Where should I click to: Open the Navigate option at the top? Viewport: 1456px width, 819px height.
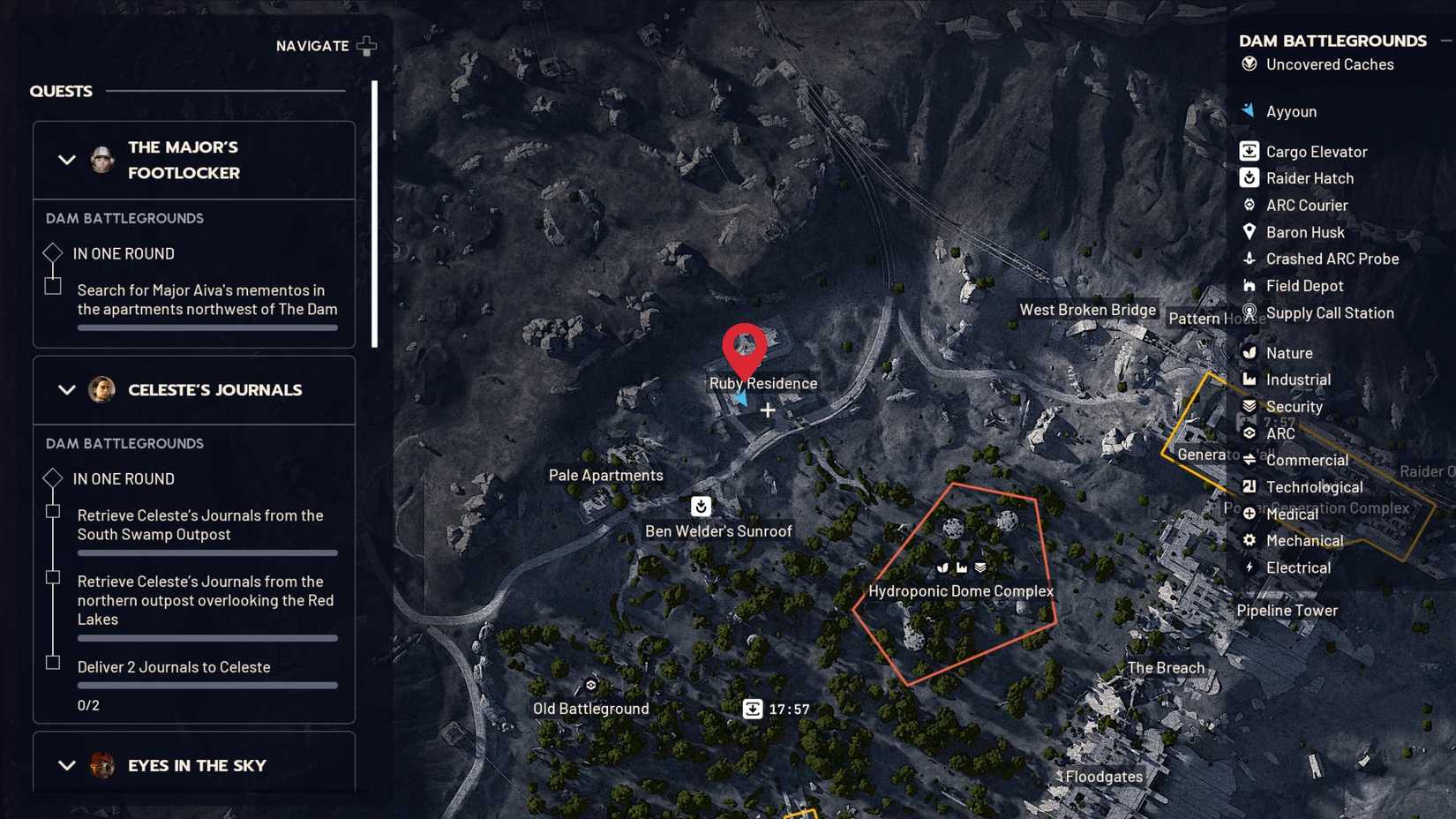click(x=326, y=45)
